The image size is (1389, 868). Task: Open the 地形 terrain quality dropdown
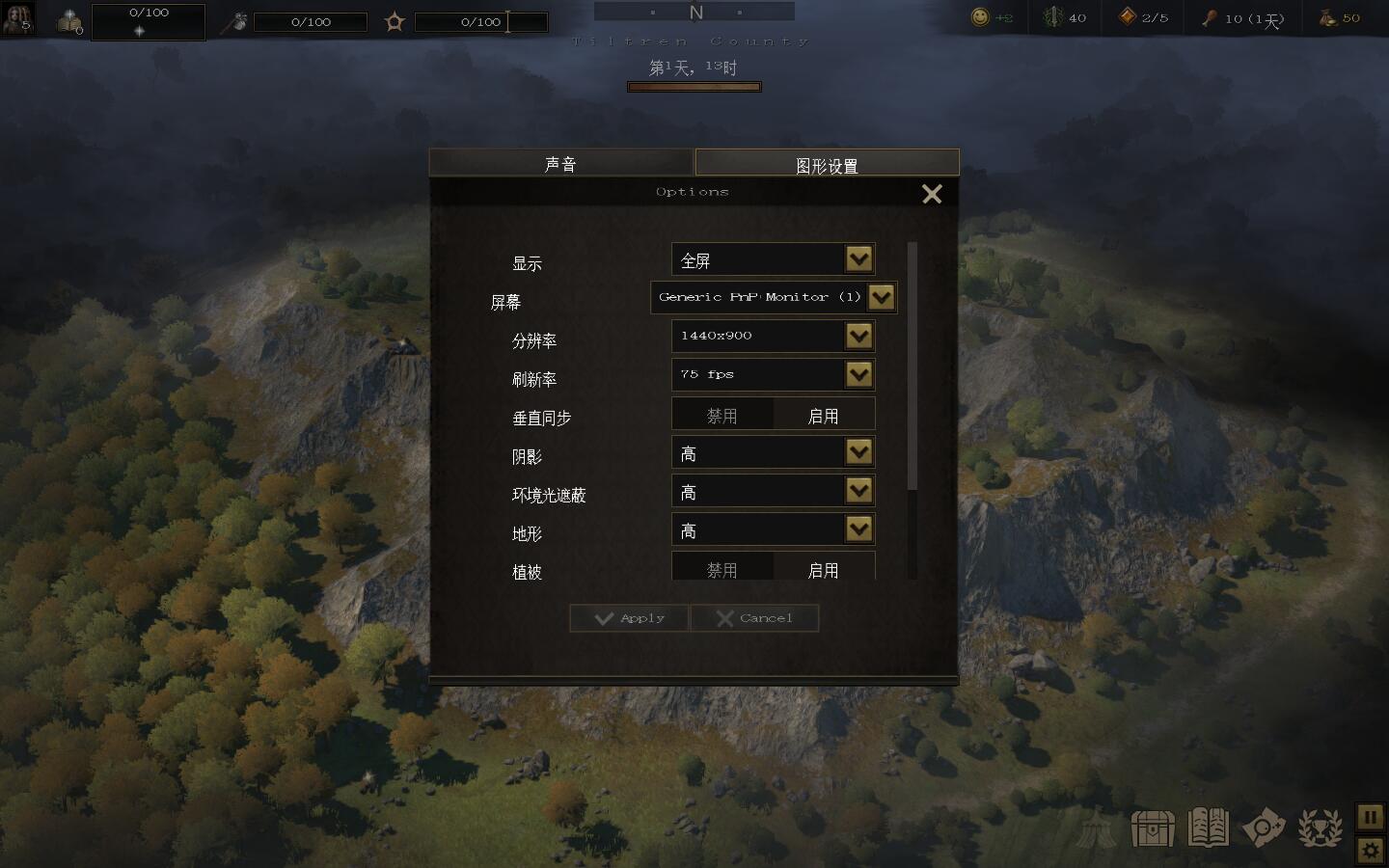(858, 529)
